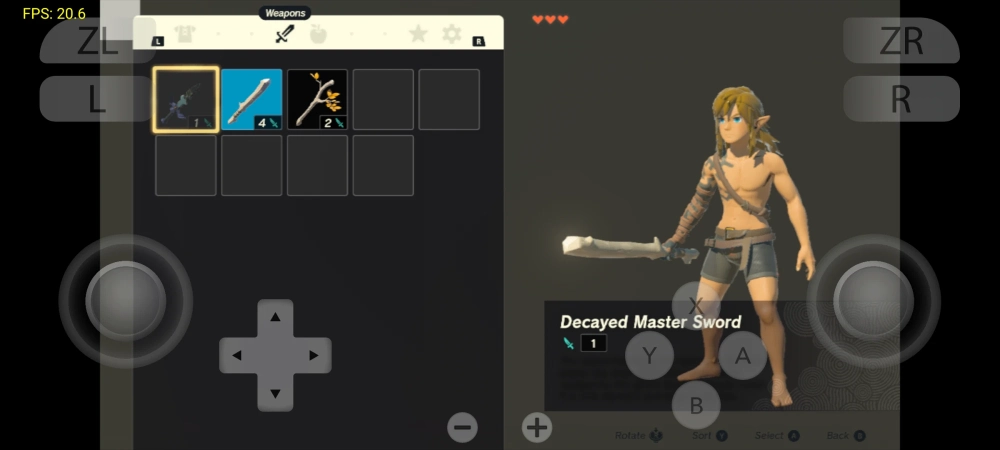Select the leafy tree branch weapon
Viewport: 1000px width, 450px height.
point(317,100)
